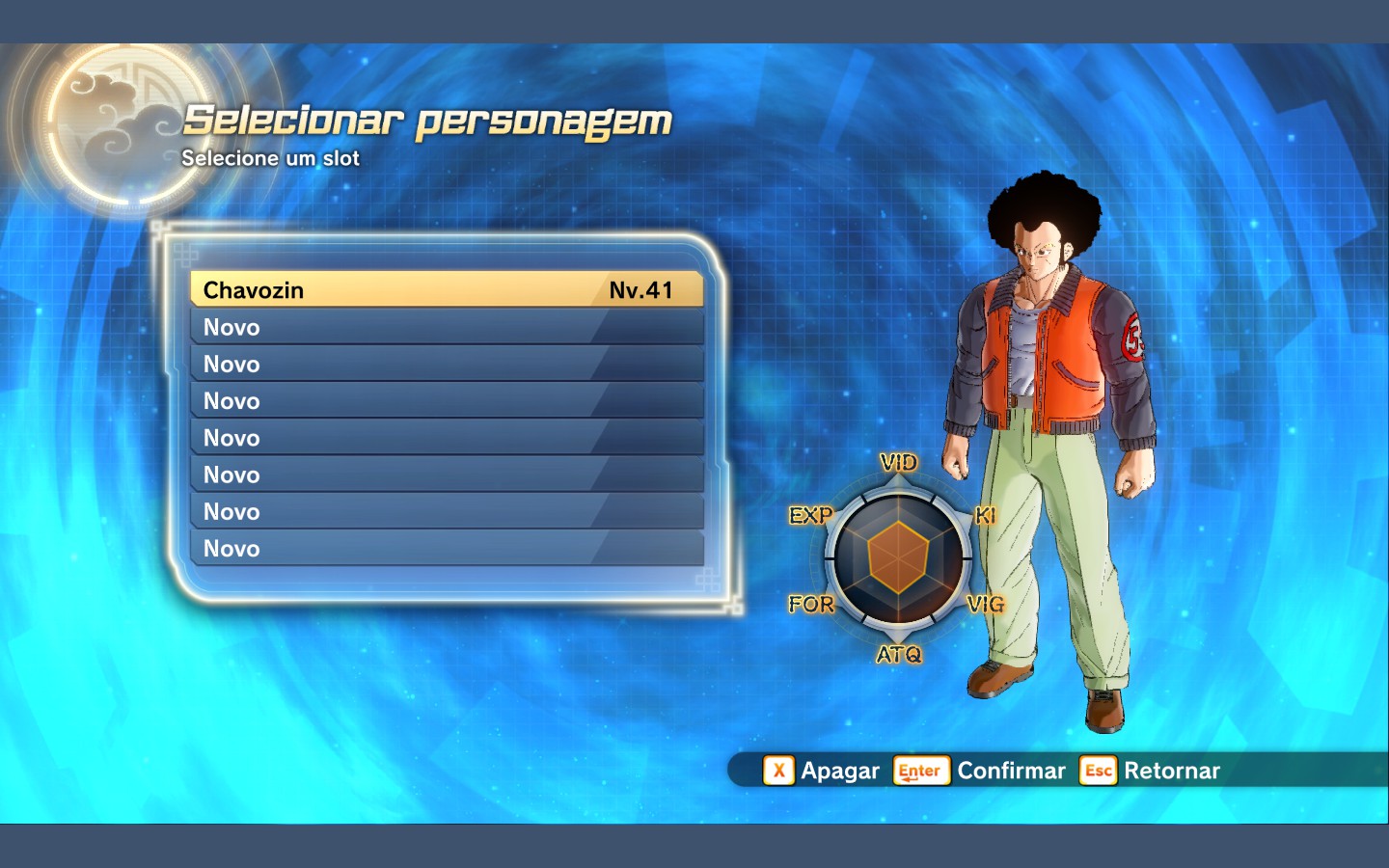The width and height of the screenshot is (1389, 868).
Task: Click the orange stat hexagon center
Action: point(899,557)
